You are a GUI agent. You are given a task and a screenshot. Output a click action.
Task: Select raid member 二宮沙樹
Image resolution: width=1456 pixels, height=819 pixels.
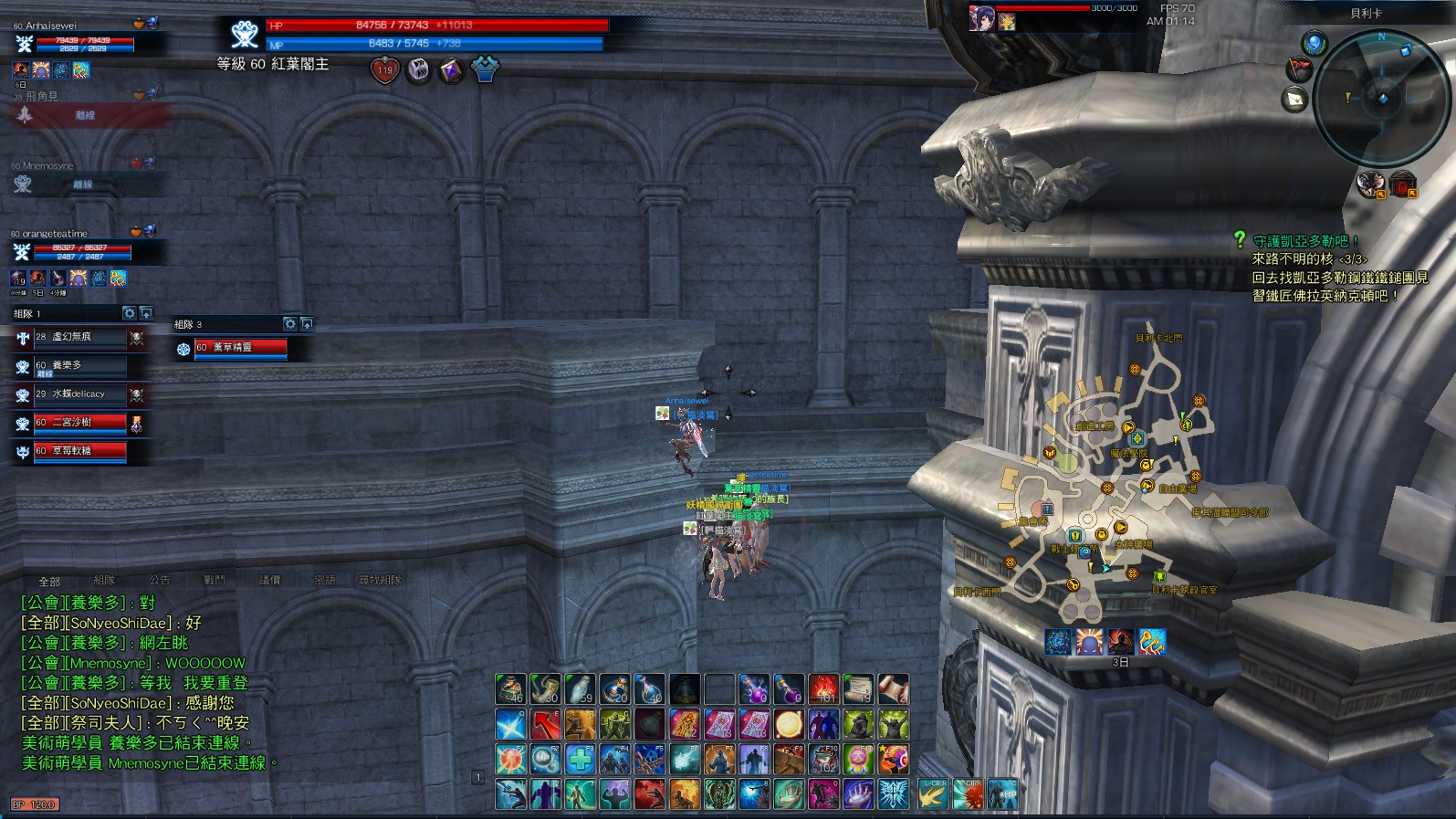pyautogui.click(x=80, y=423)
